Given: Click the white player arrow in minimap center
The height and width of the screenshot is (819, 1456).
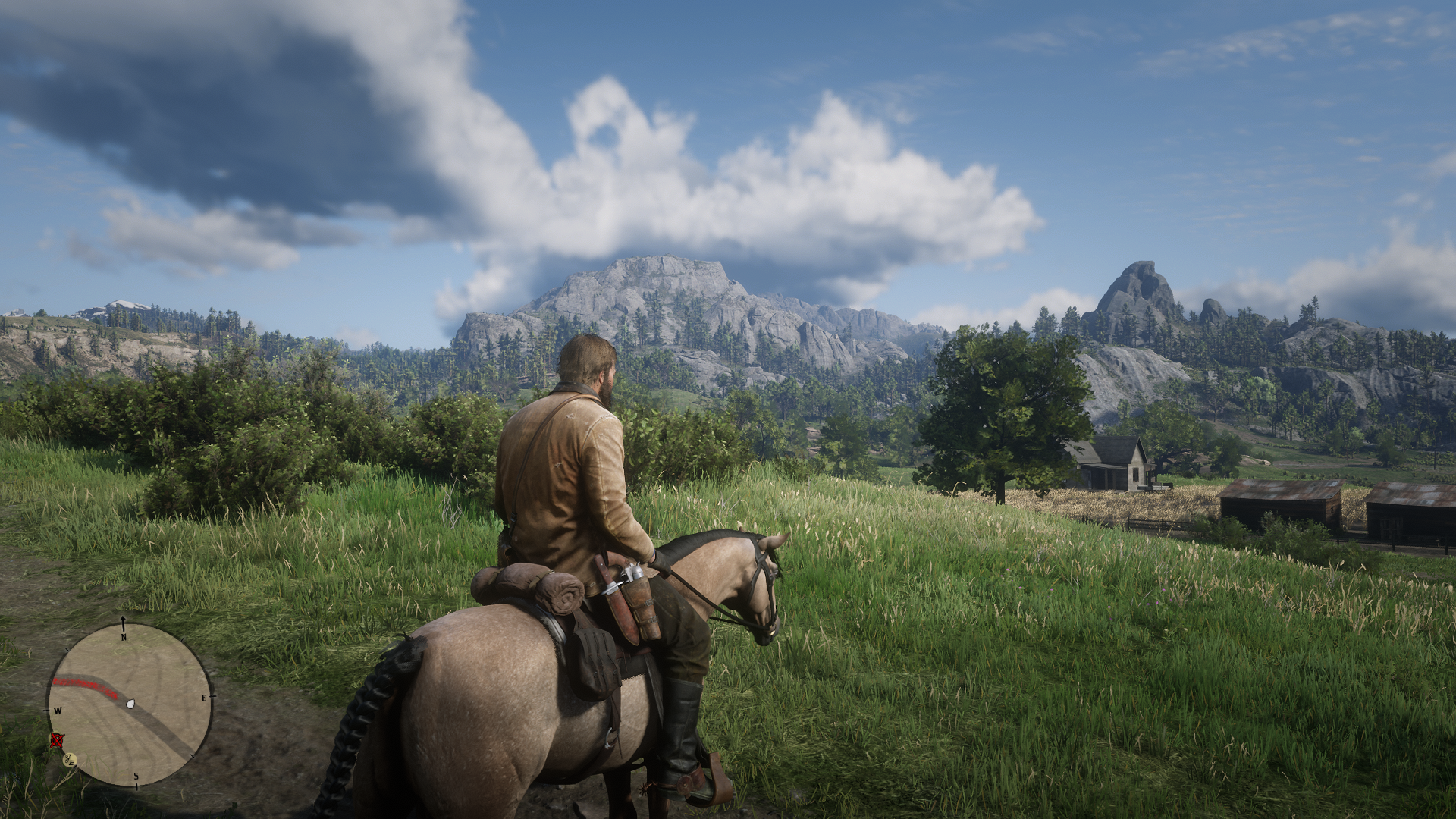Looking at the screenshot, I should 130,704.
